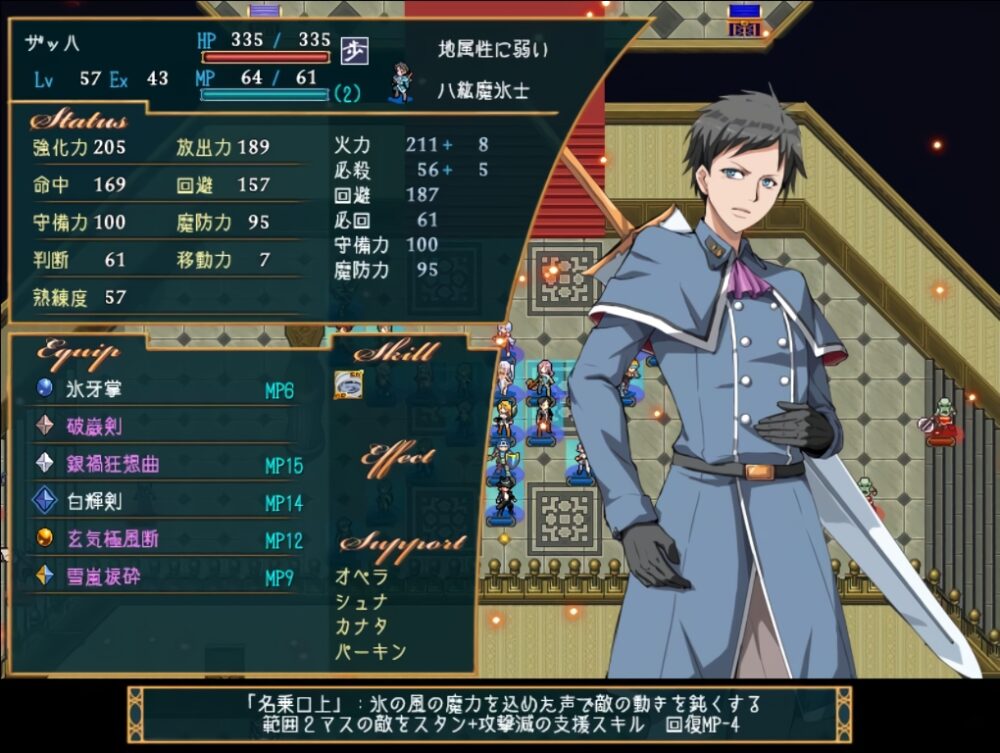Choose the 破巌剣 weapon row
This screenshot has height=753, width=1000.
94,427
